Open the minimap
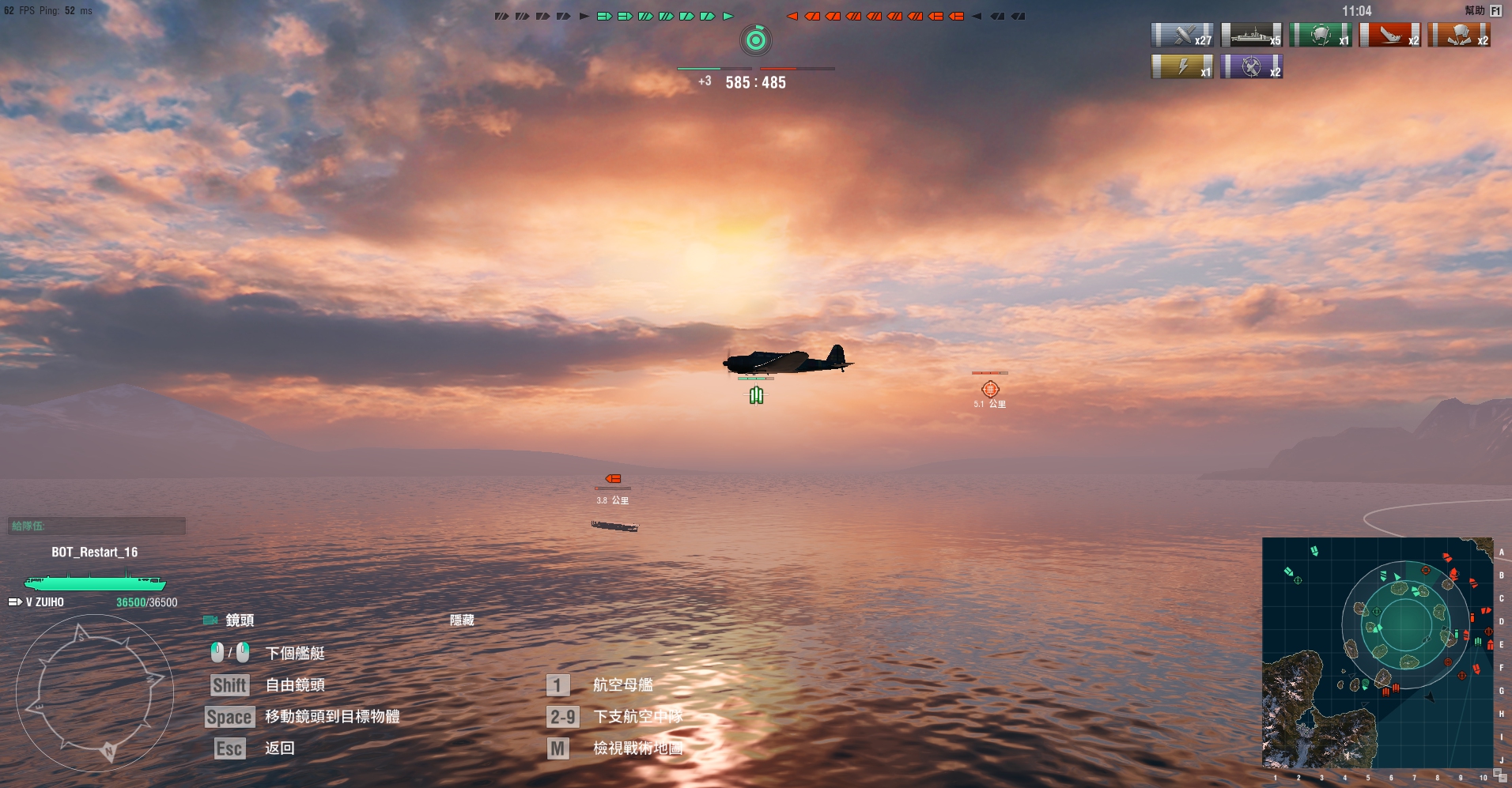Viewport: 1512px width, 788px height. [x=1377, y=653]
